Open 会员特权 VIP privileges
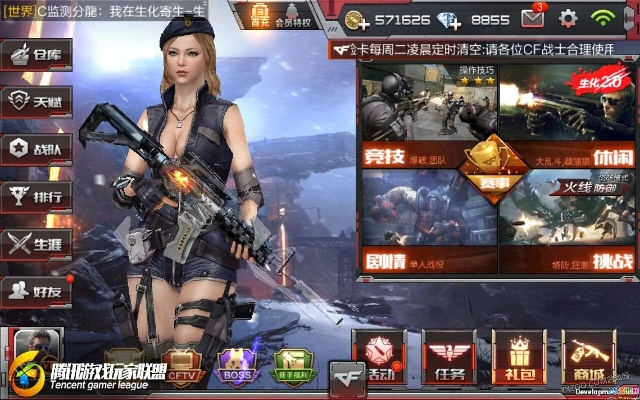The image size is (640, 400). 292,16
